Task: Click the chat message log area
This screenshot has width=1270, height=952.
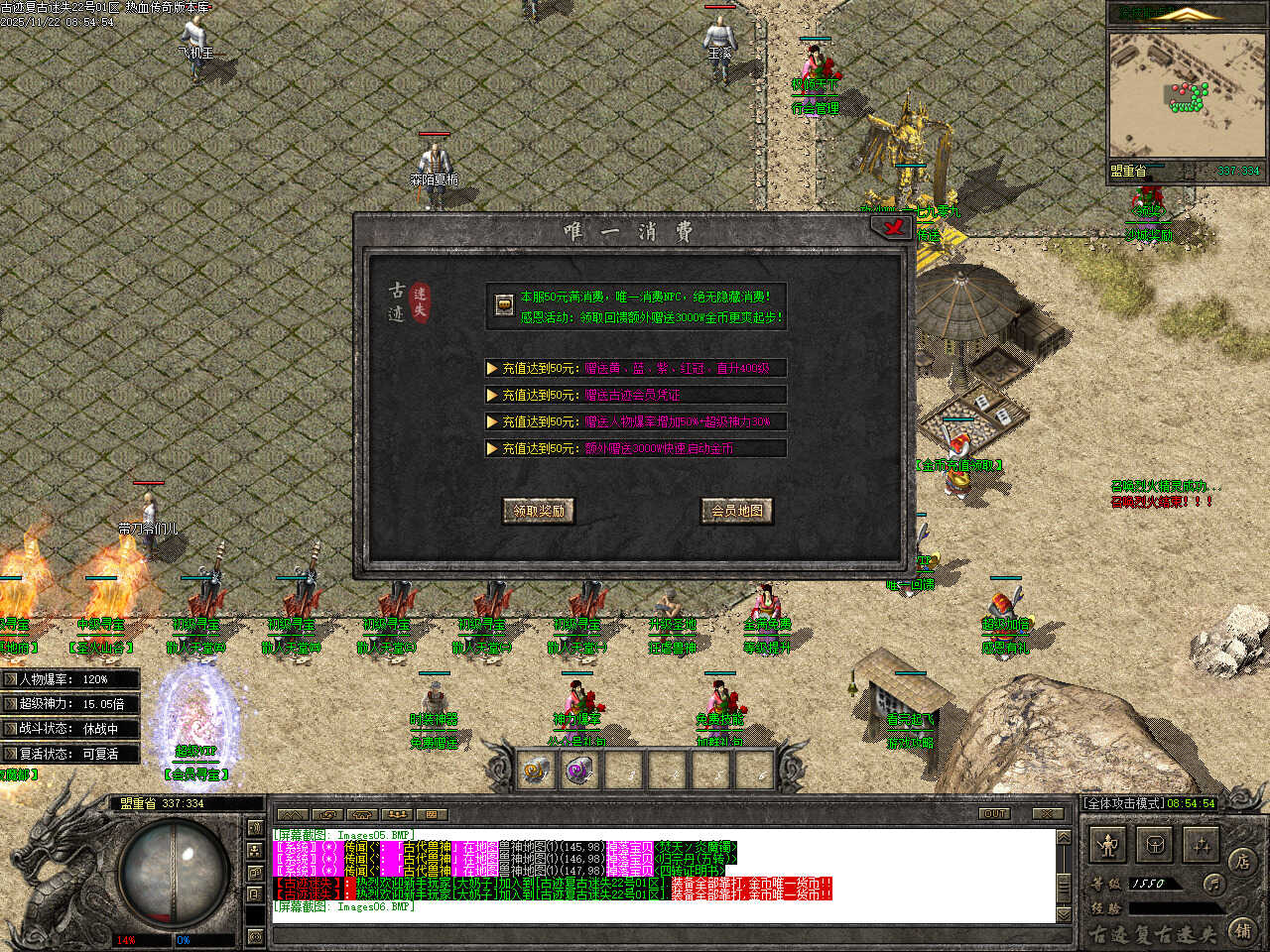Action: (x=663, y=873)
